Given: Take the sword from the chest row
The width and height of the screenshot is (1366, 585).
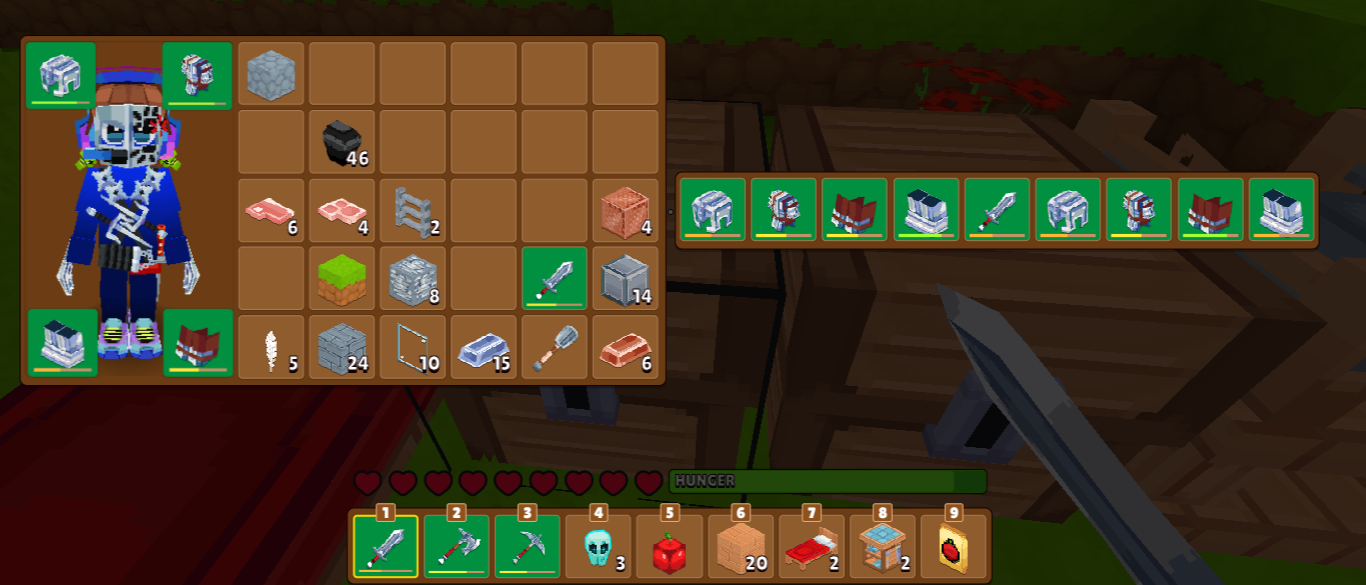Looking at the screenshot, I should pos(996,210).
